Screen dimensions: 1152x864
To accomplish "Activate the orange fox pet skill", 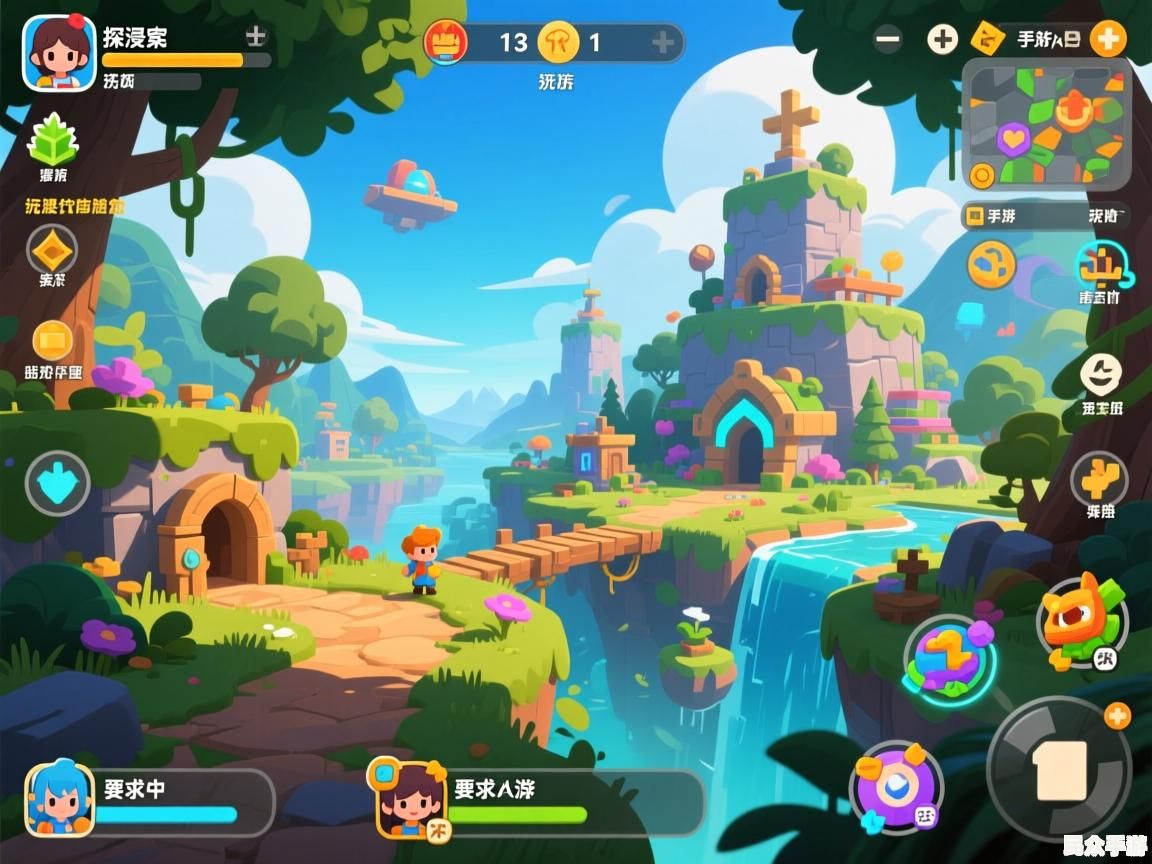I will point(1082,620).
